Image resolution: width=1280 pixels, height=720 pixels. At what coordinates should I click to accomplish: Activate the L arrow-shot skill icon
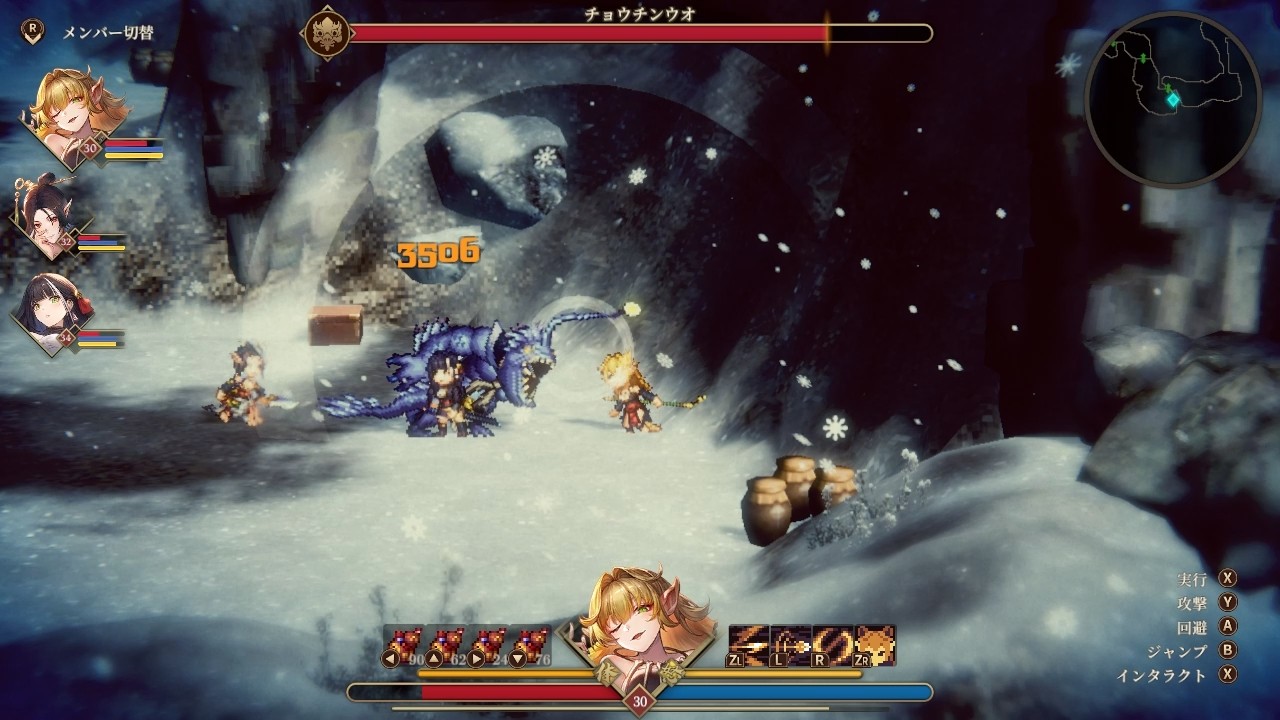(790, 645)
